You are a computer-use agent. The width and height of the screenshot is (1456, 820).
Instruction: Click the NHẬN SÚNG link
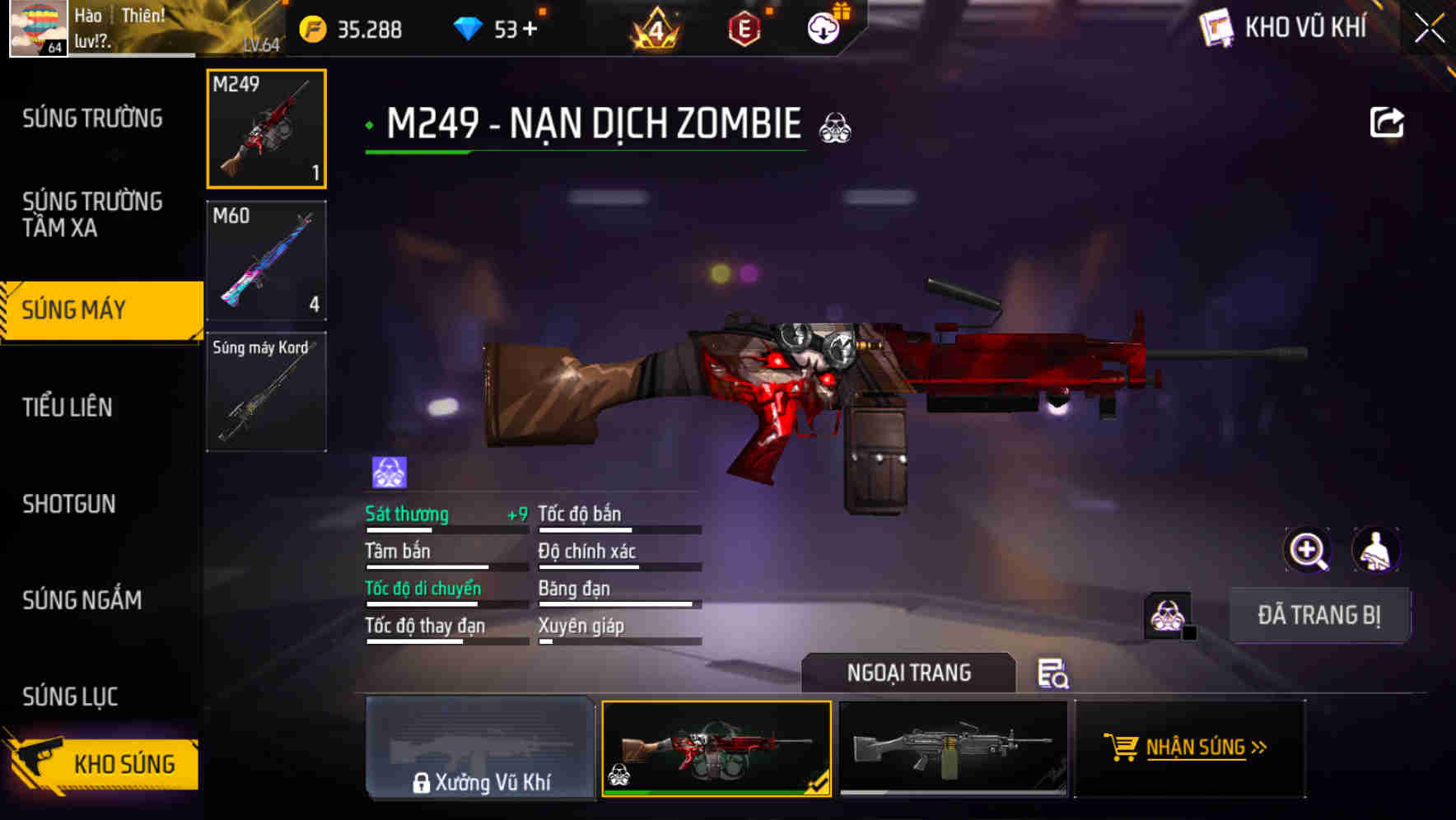(1205, 748)
